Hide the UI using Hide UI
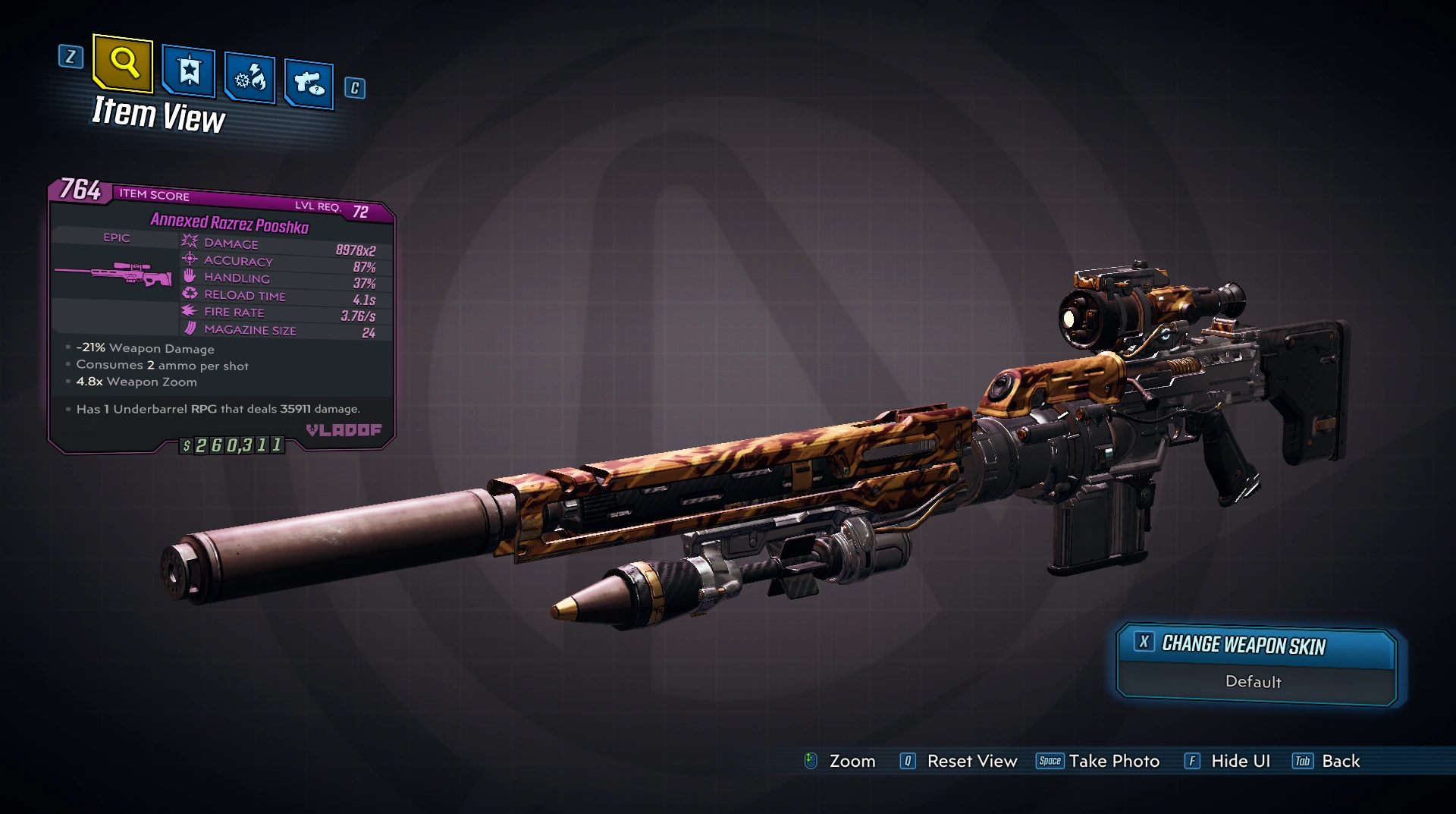The height and width of the screenshot is (814, 1456). pyautogui.click(x=1240, y=761)
